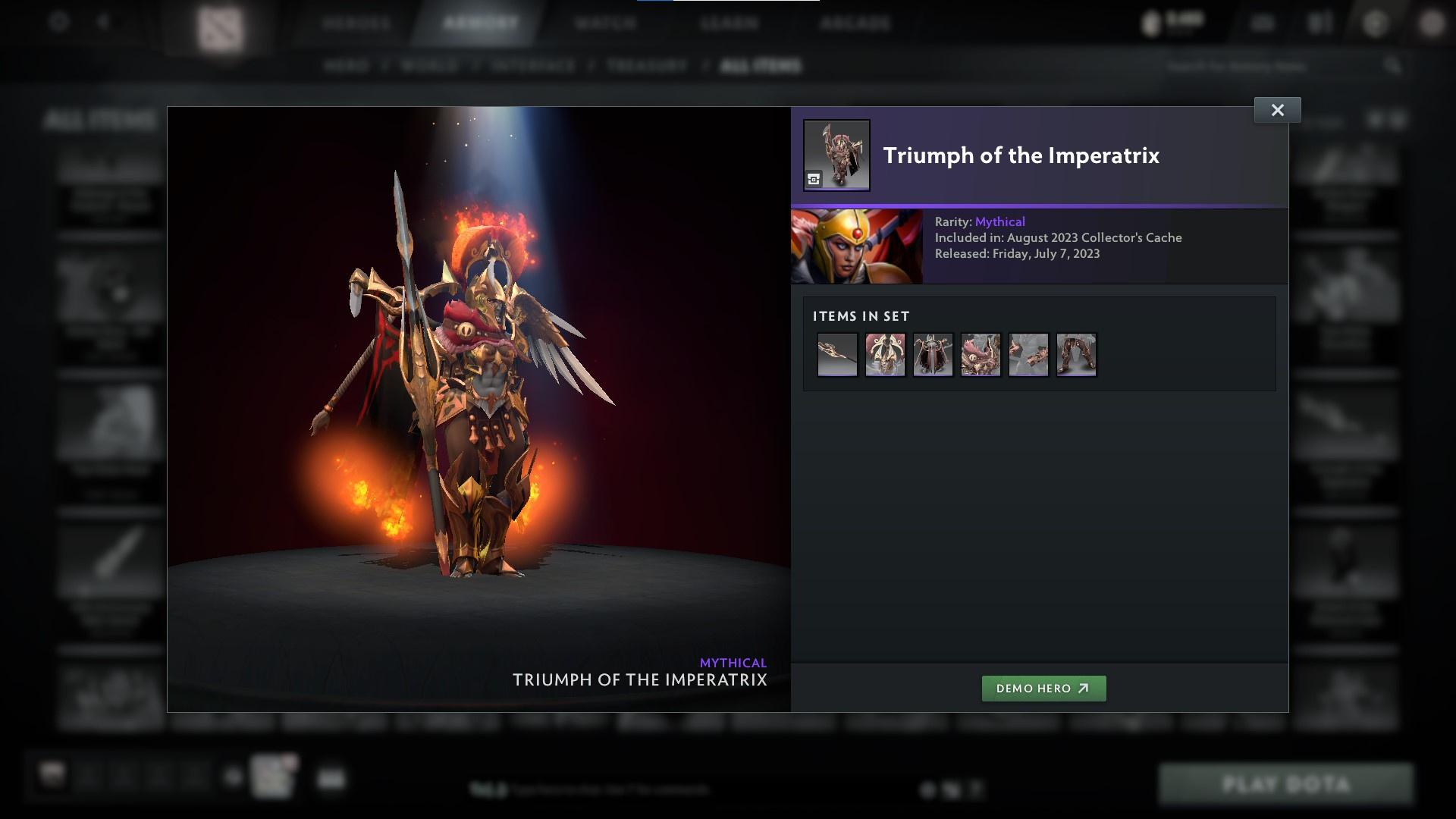Click the DEMO HERO button

coord(1043,689)
